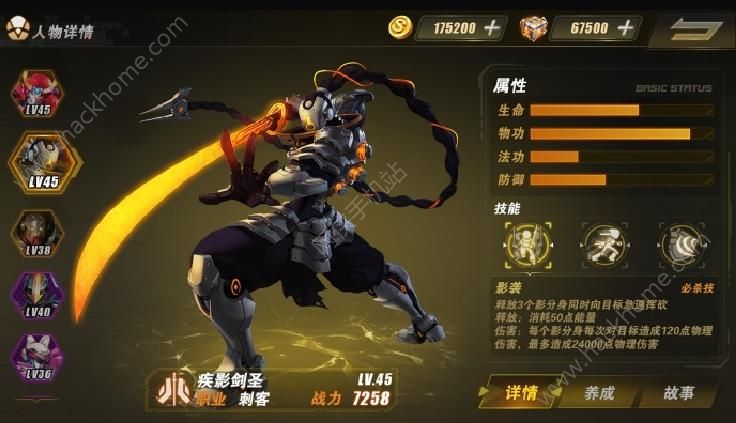This screenshot has width=736, height=423.
Task: View the spinning whirl skill icon
Action: tap(680, 243)
